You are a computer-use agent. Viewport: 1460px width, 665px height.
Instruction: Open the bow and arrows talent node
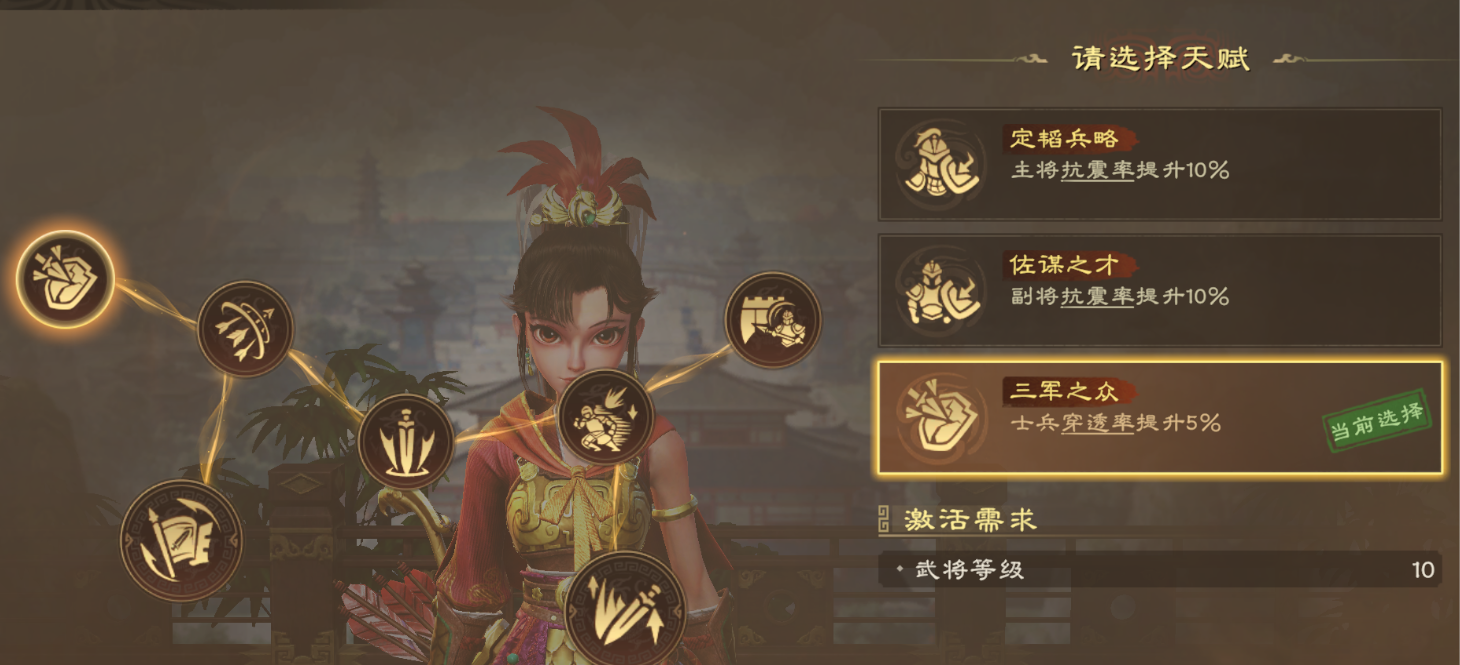point(245,328)
